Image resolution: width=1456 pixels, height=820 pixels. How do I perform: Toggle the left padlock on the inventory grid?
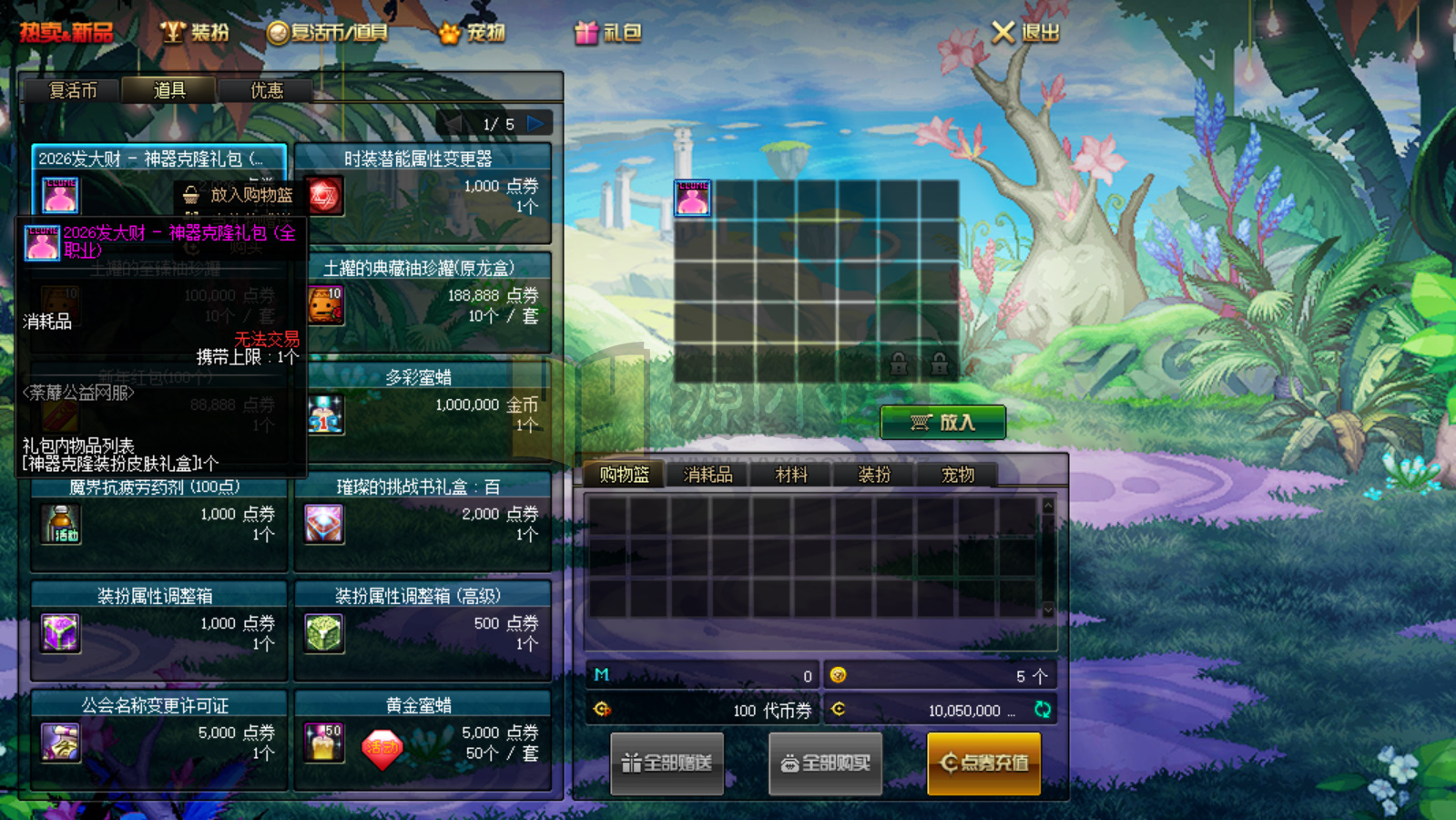point(899,364)
